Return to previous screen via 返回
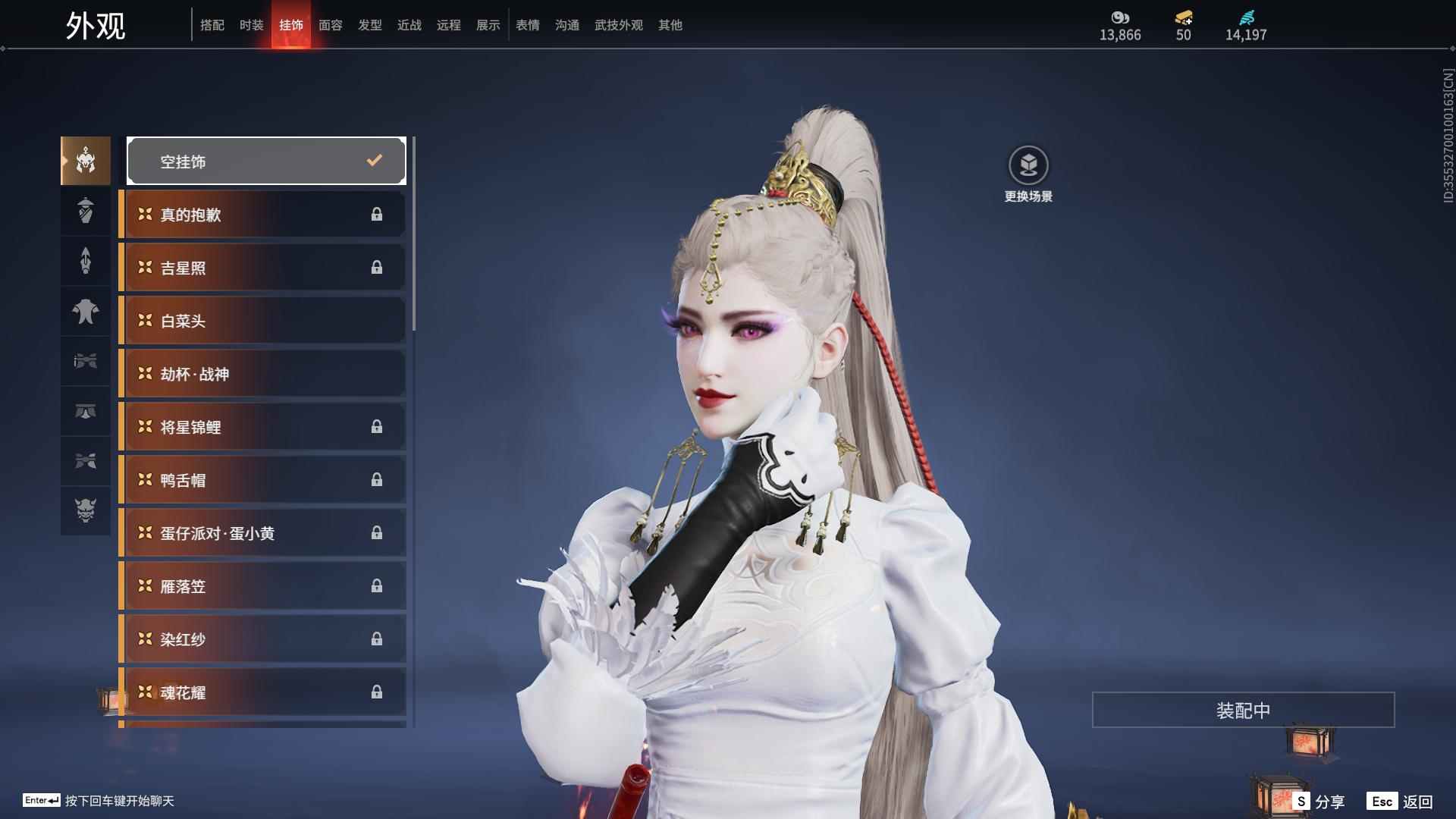 coord(1401,802)
